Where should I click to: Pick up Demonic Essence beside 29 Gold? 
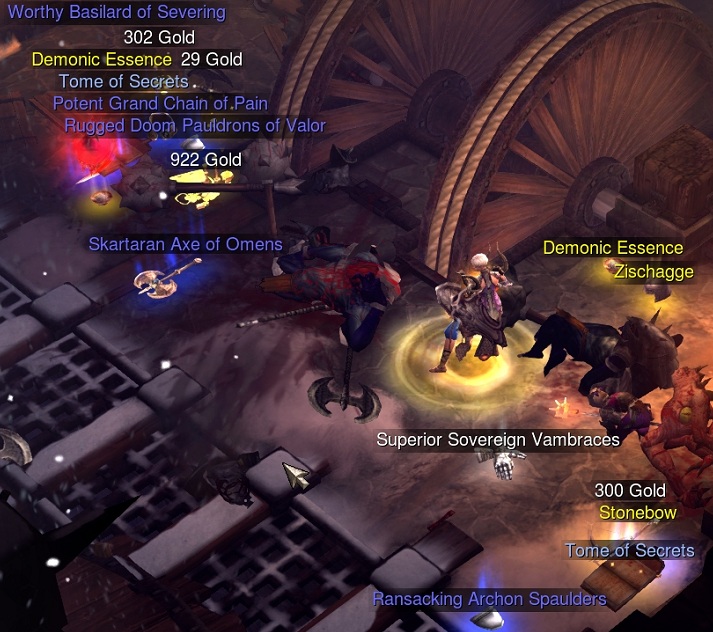click(102, 60)
